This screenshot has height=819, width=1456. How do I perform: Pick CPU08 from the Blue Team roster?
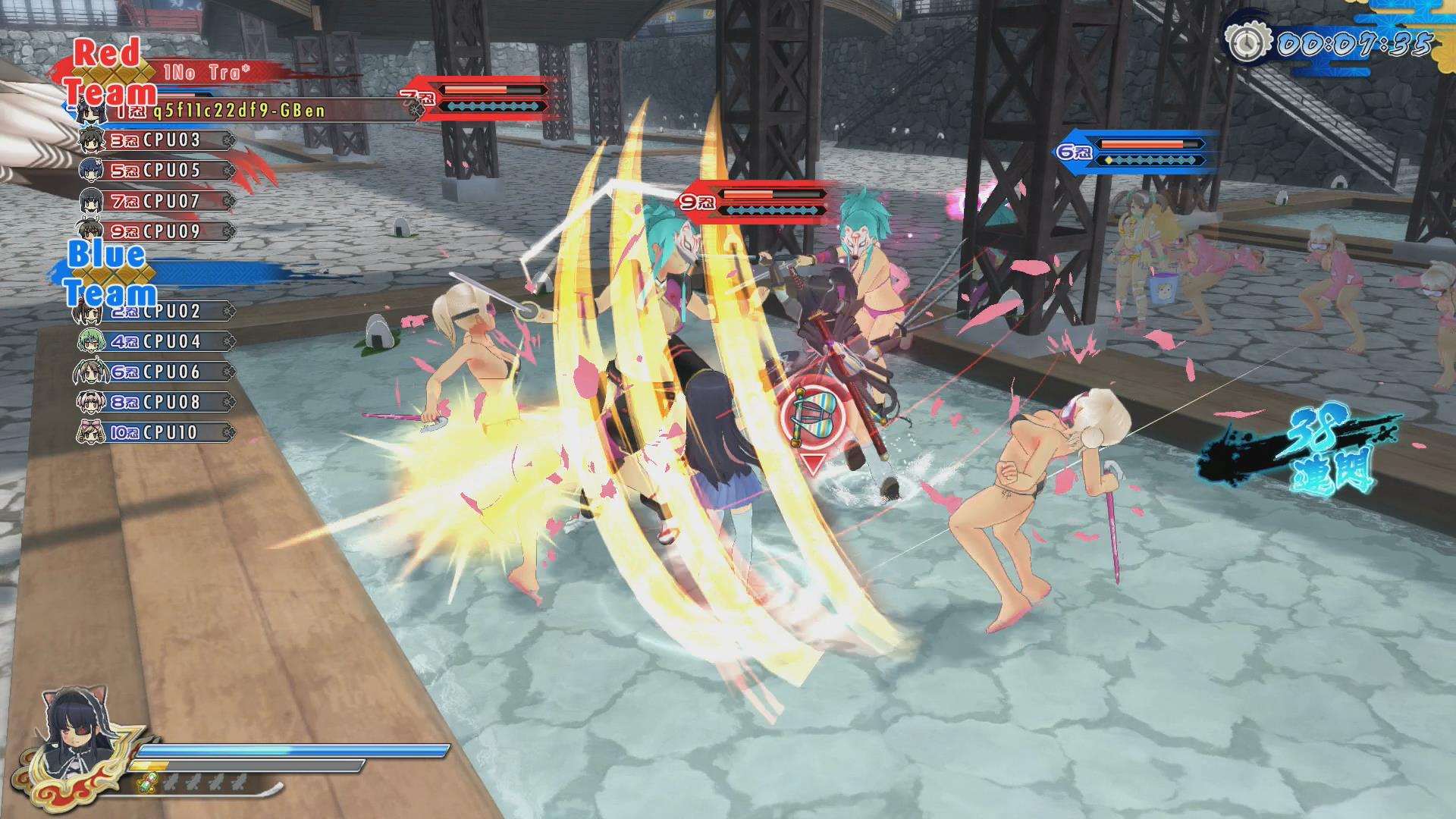[x=157, y=402]
